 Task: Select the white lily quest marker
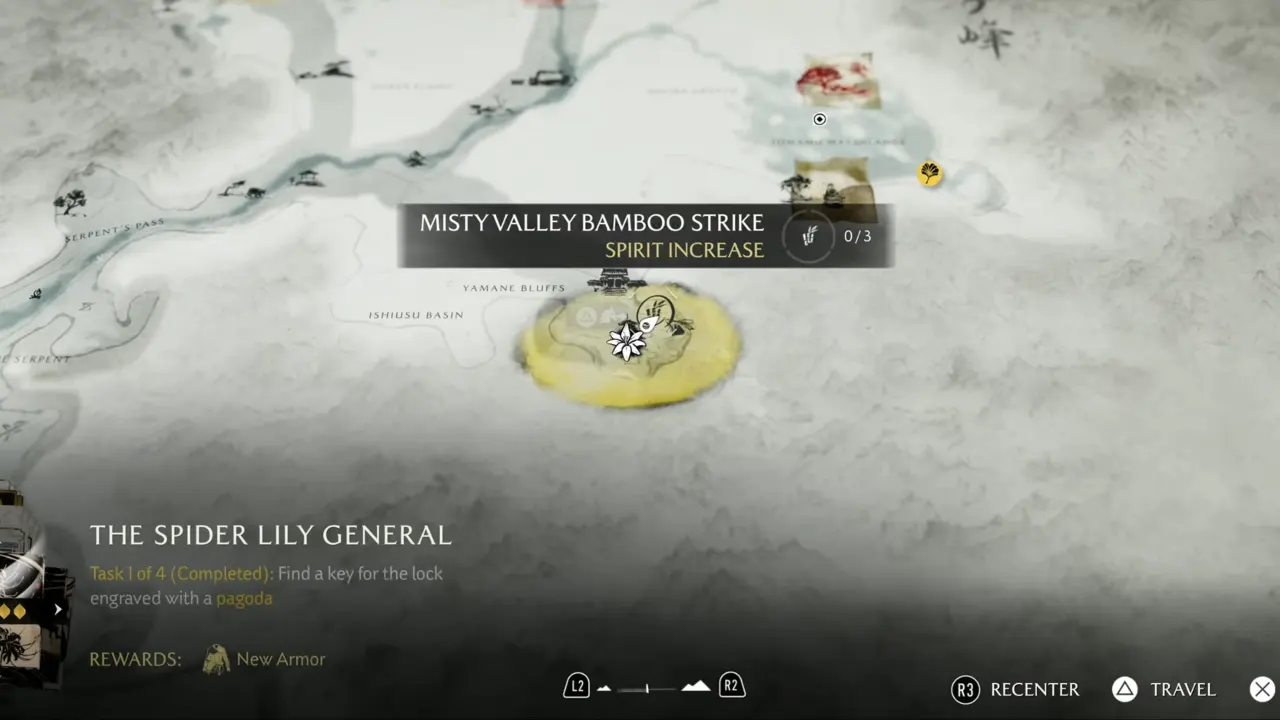pos(627,341)
